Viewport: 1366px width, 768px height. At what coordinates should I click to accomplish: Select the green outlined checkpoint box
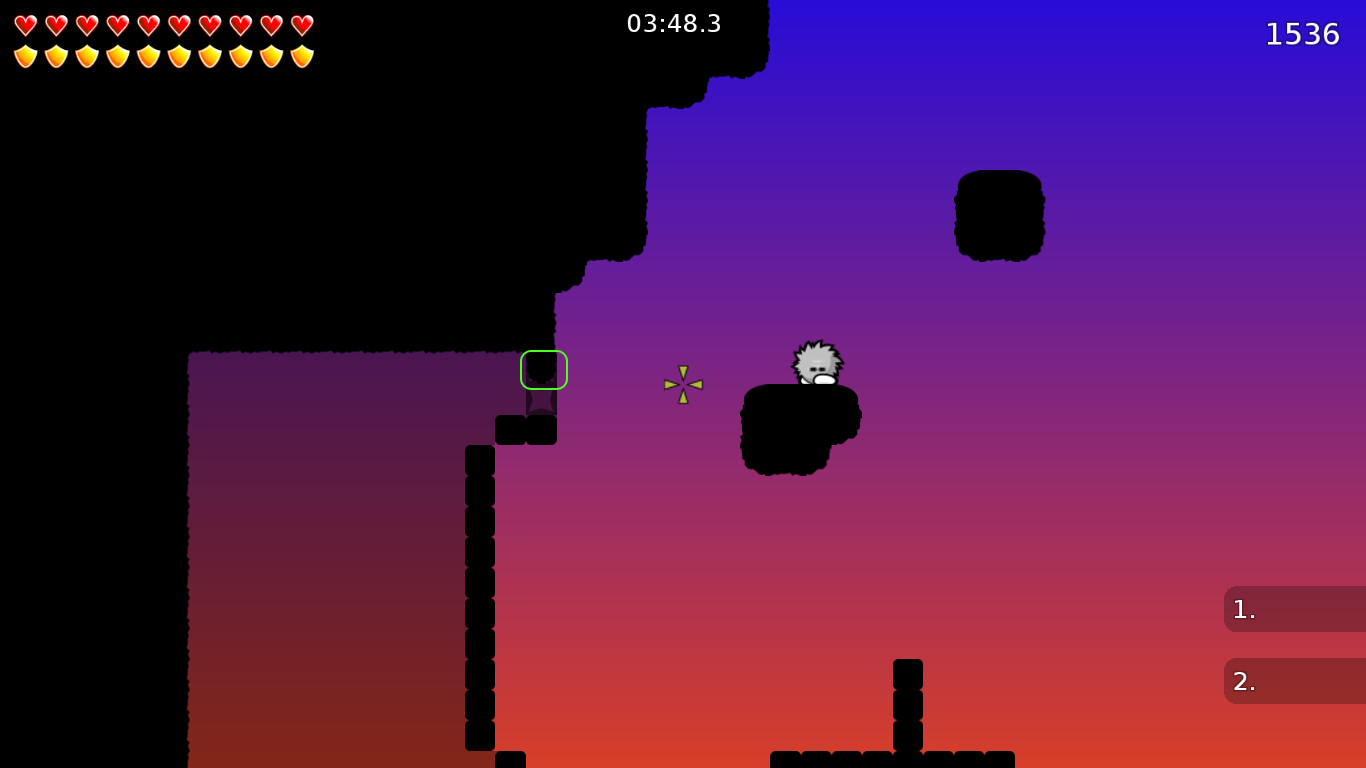pyautogui.click(x=543, y=369)
